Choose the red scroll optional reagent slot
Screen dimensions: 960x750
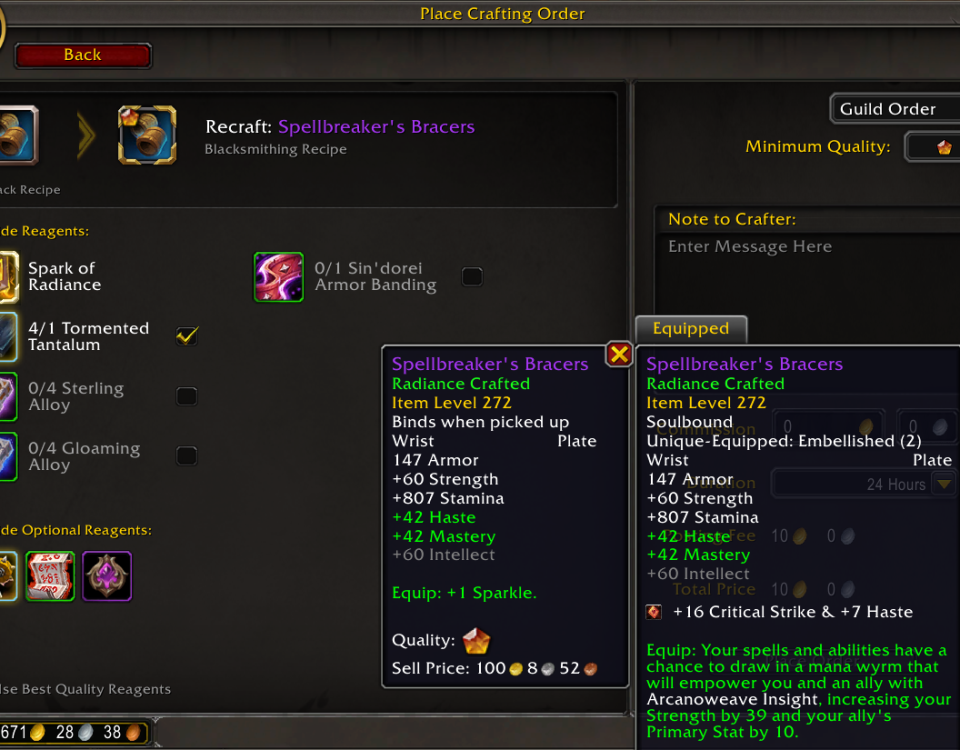pyautogui.click(x=50, y=576)
